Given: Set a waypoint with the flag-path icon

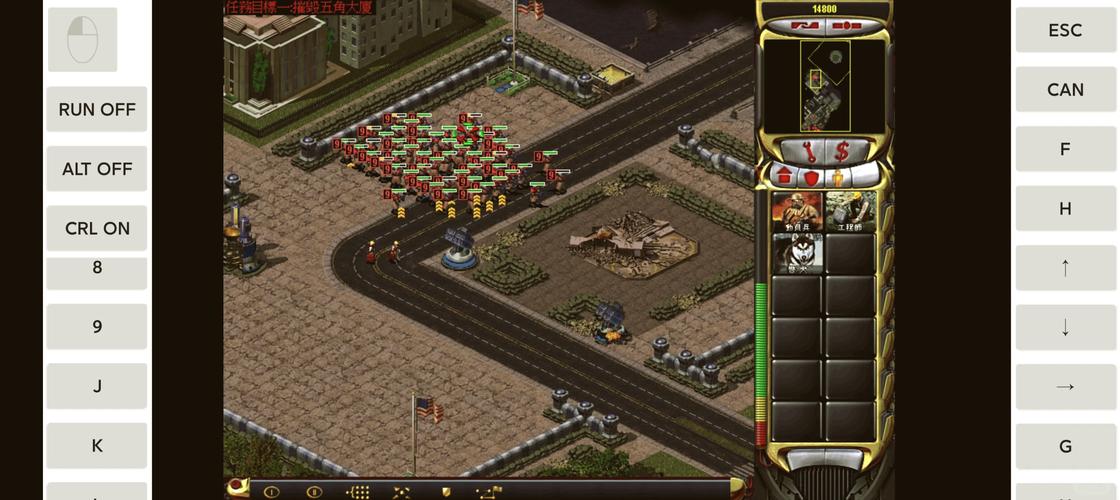Looking at the screenshot, I should click(489, 492).
